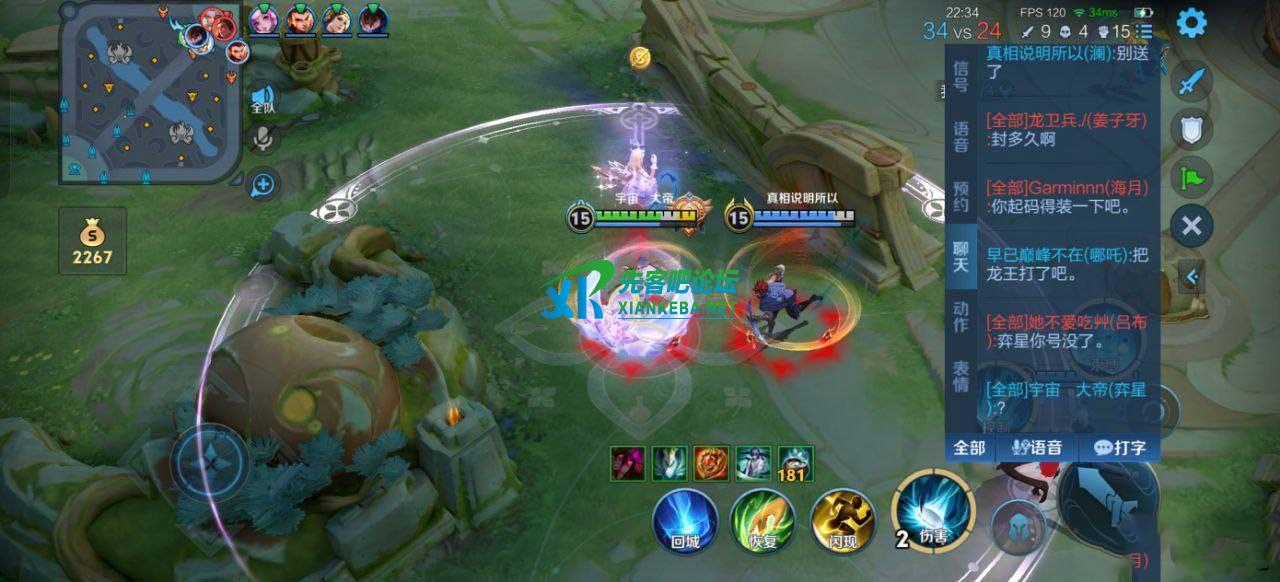Switch to the 语音 side tab

(961, 136)
